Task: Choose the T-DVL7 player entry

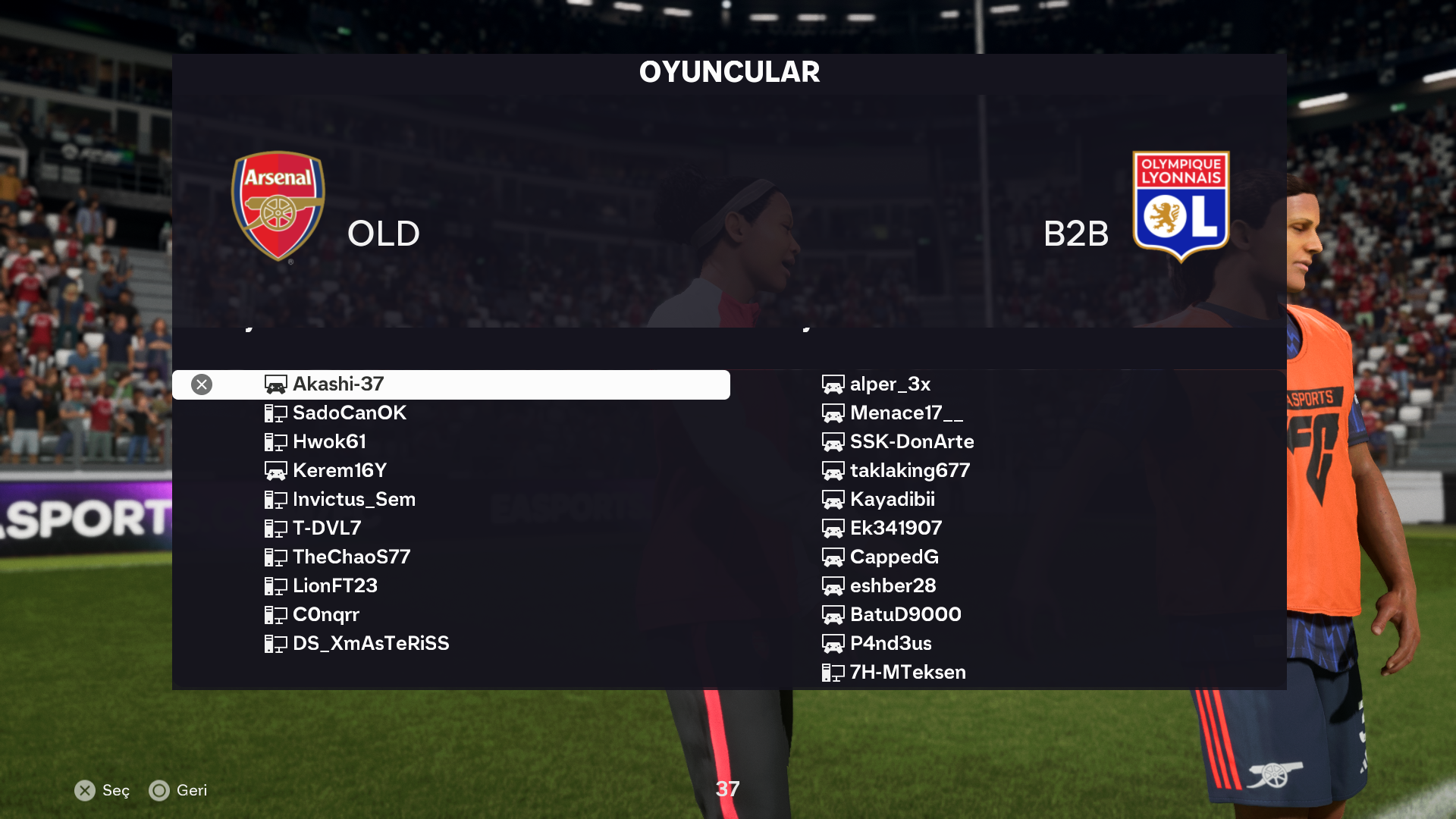Action: 326,529
